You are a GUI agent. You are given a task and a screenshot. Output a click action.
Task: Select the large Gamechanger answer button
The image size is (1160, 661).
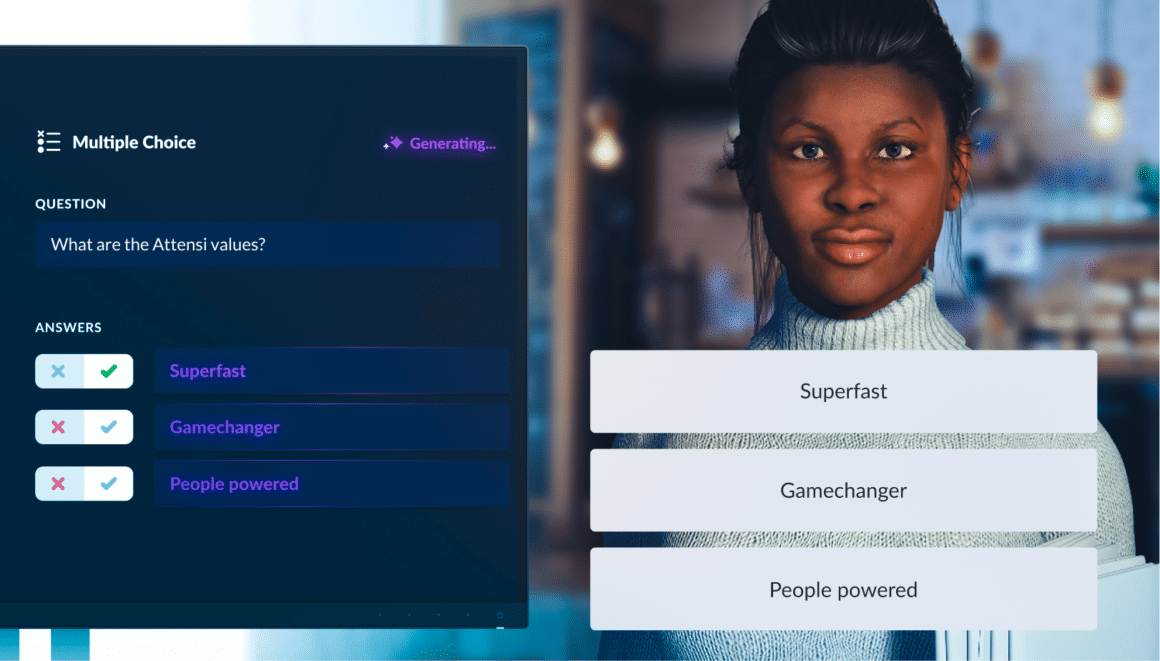point(843,490)
